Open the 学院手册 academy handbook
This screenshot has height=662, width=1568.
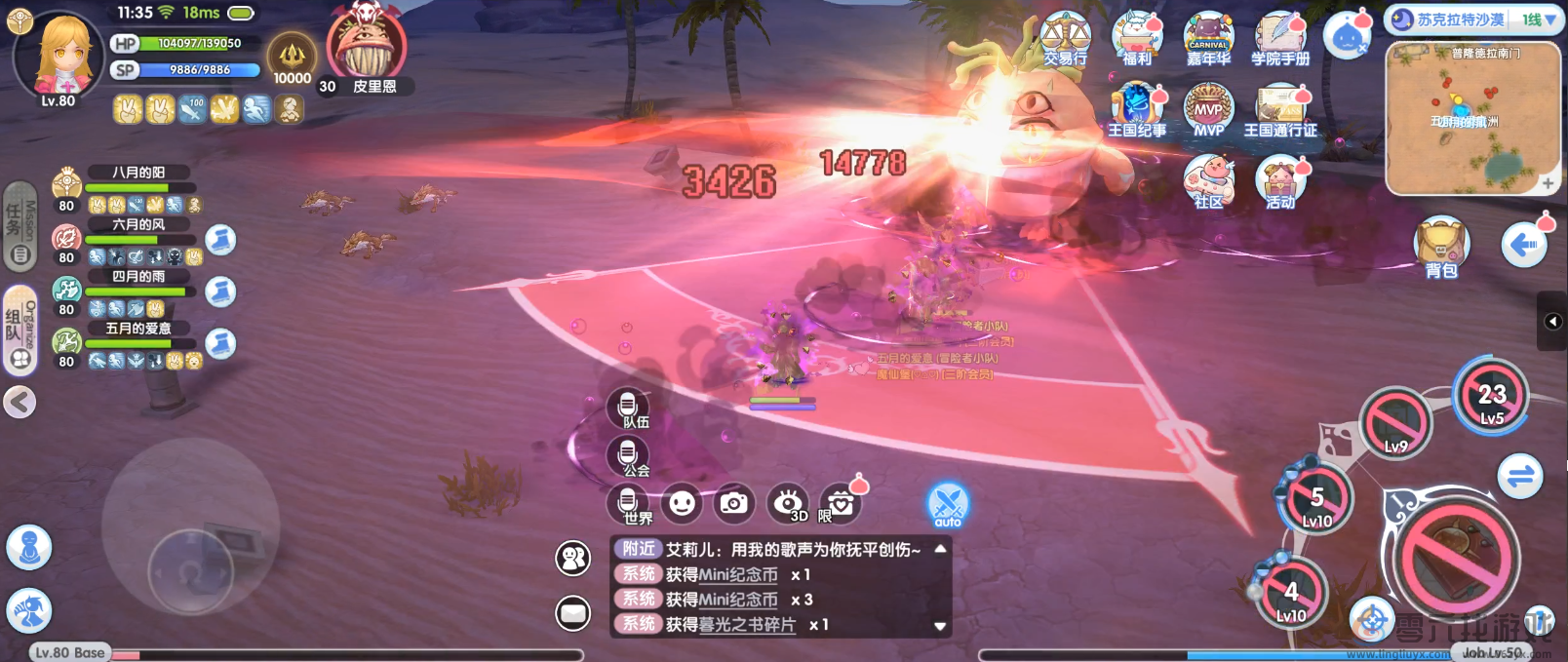1280,39
